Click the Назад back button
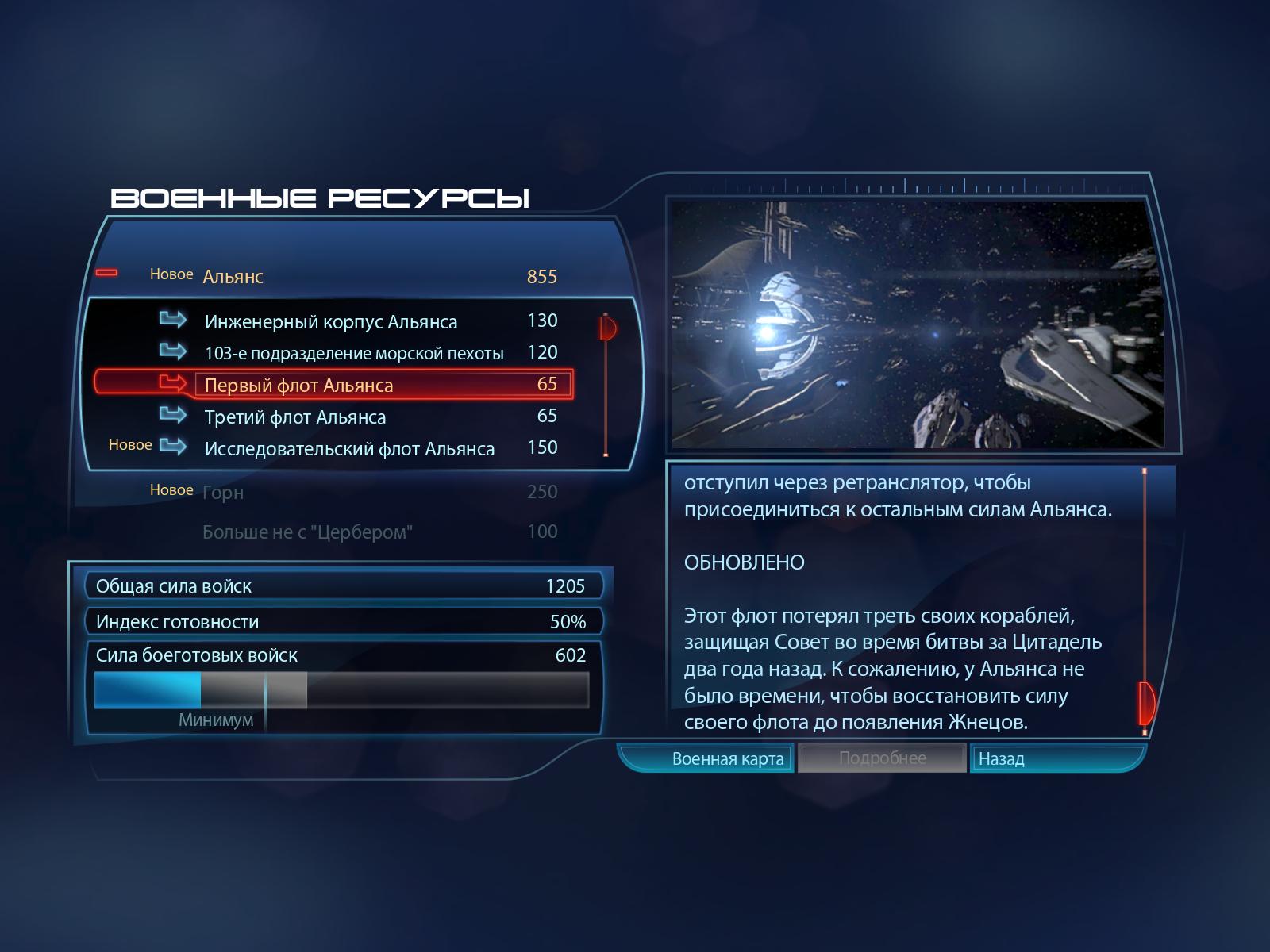The width and height of the screenshot is (1270, 952). coord(1002,759)
